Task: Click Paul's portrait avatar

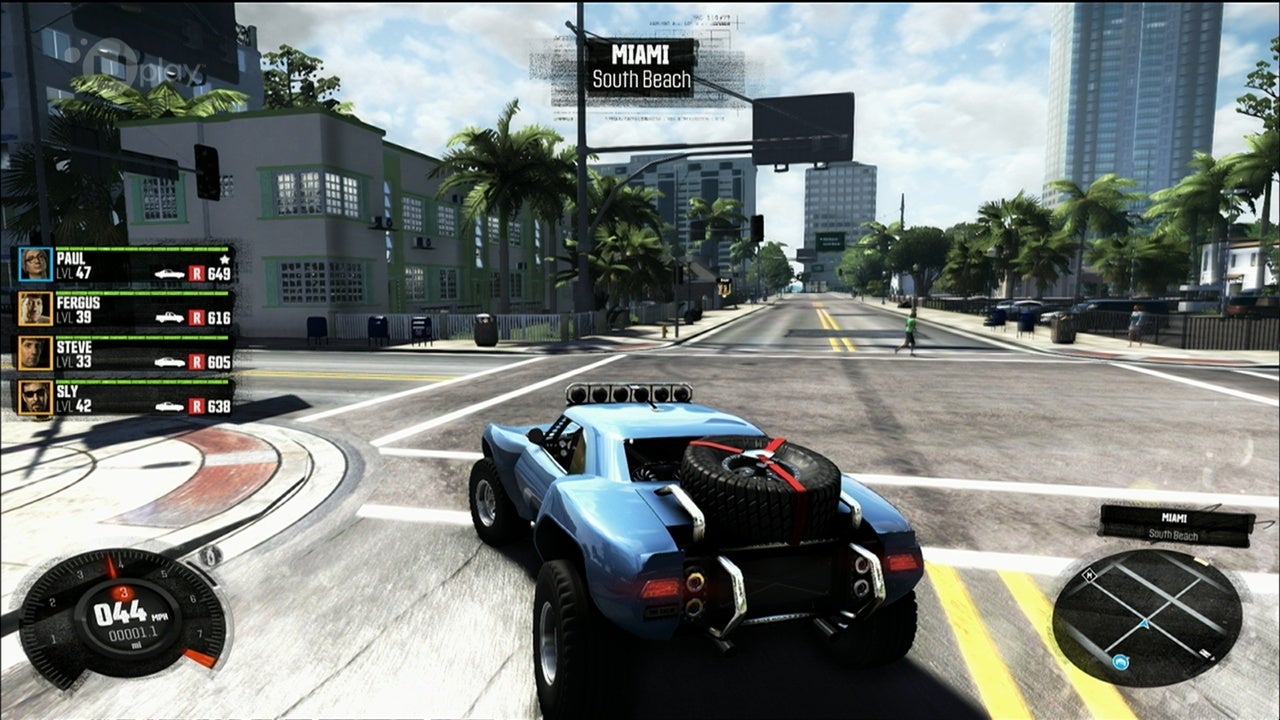Action: click(35, 265)
